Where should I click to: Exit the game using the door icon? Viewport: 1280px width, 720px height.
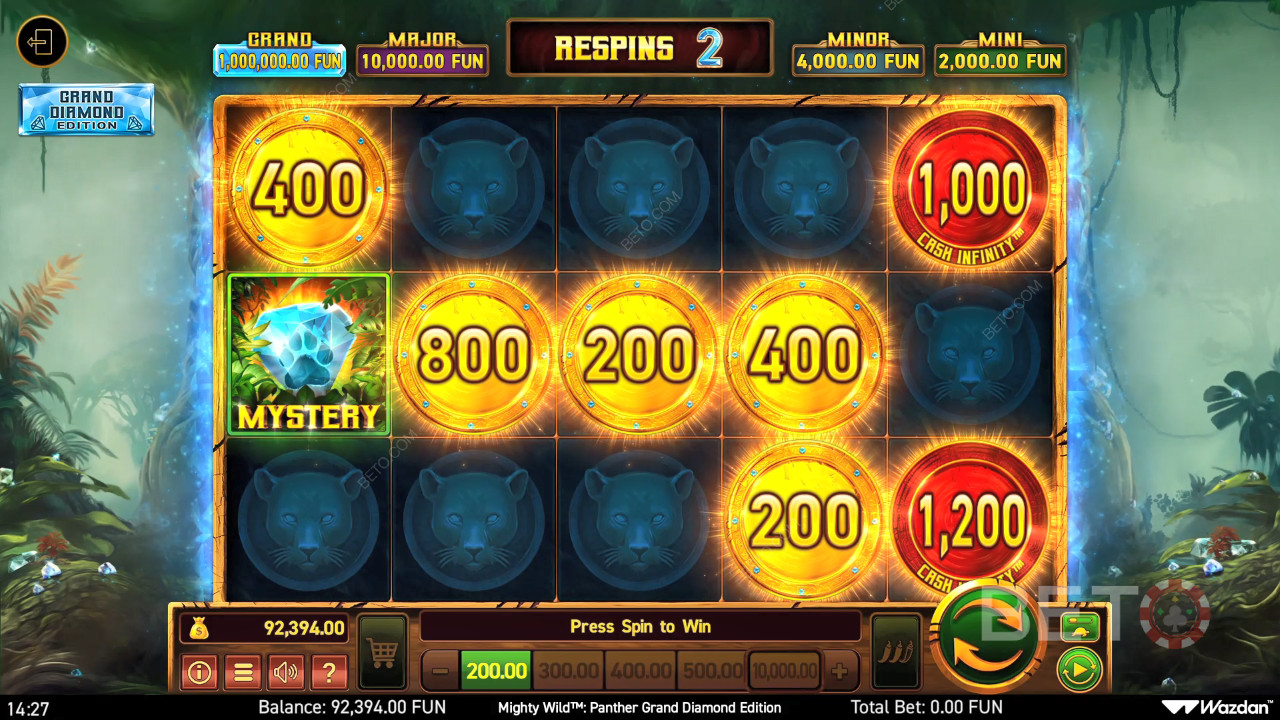click(x=42, y=43)
